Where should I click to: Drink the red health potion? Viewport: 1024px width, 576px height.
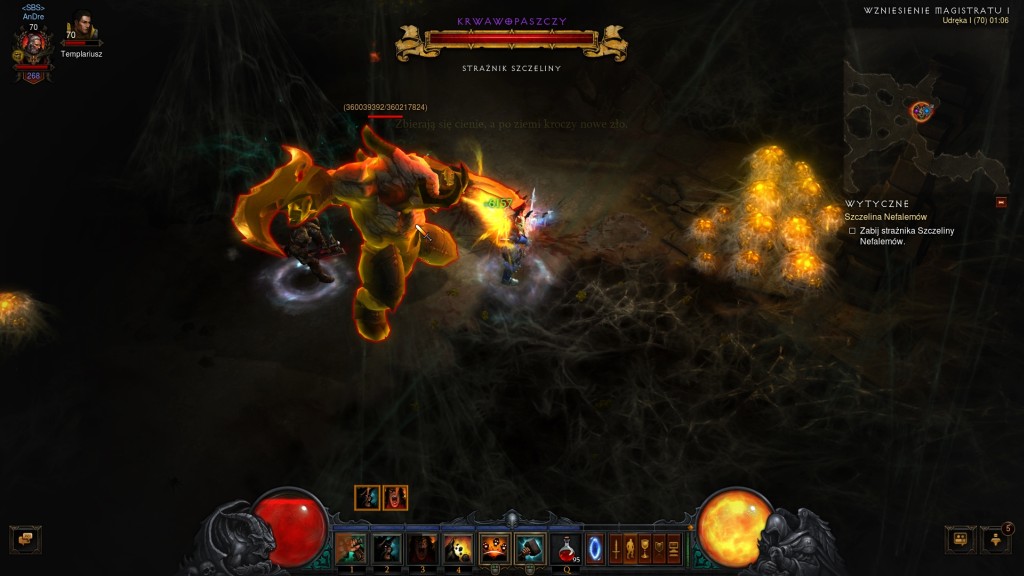pos(566,548)
